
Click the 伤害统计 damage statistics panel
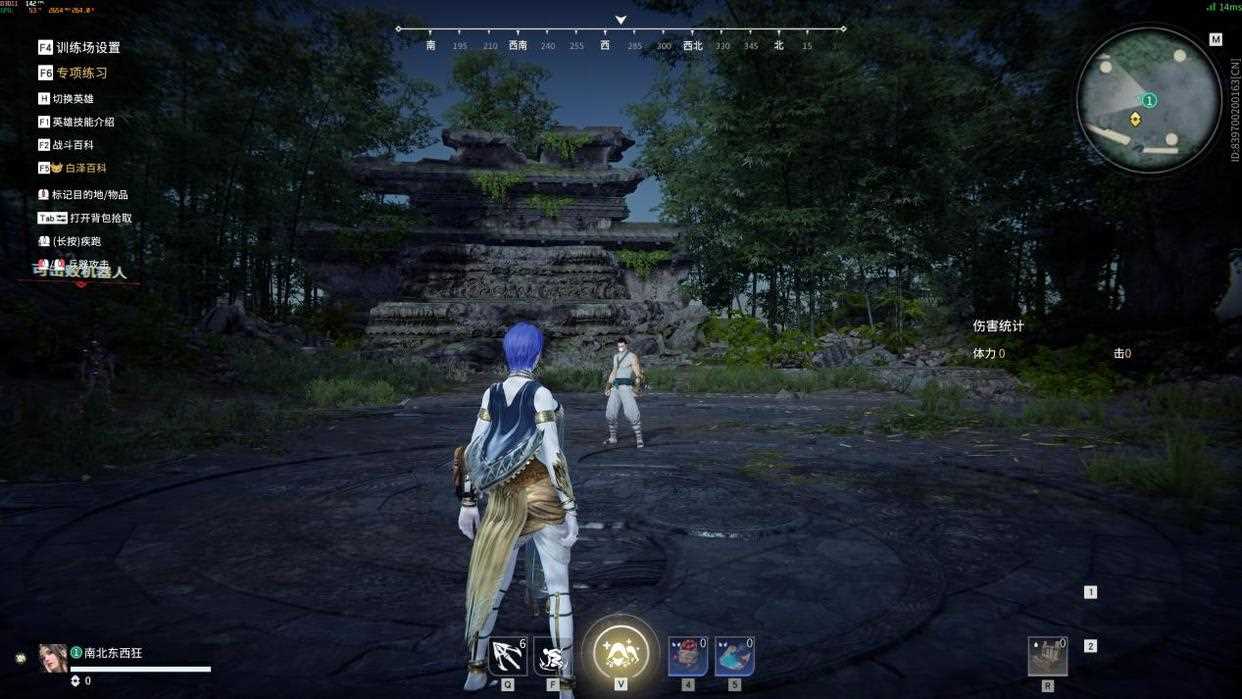(x=998, y=326)
